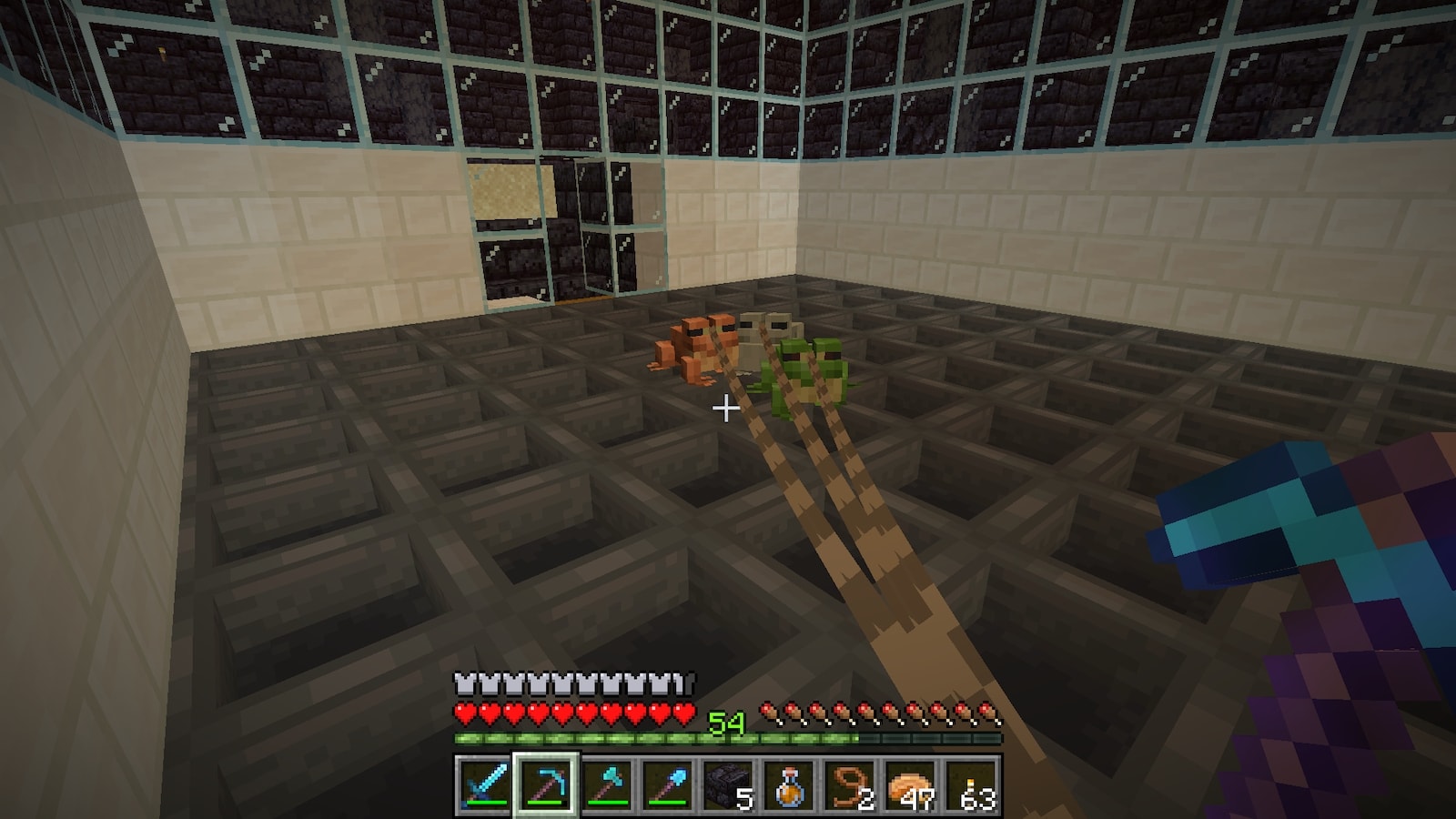Screen dimensions: 1456x819
Task: Select the orange potion bottle slot
Action: (789, 784)
